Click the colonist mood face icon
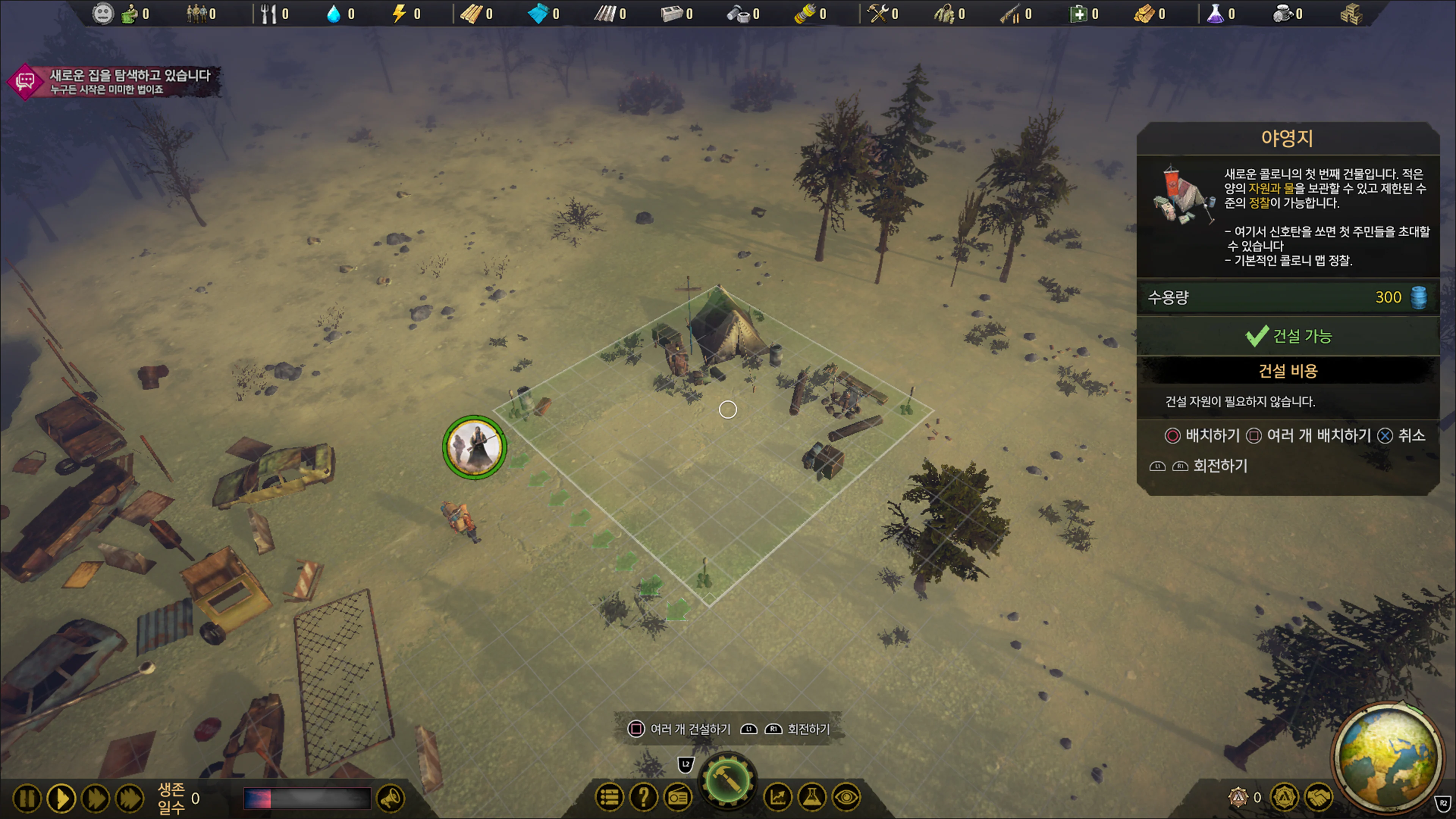The height and width of the screenshot is (819, 1456). [102, 14]
